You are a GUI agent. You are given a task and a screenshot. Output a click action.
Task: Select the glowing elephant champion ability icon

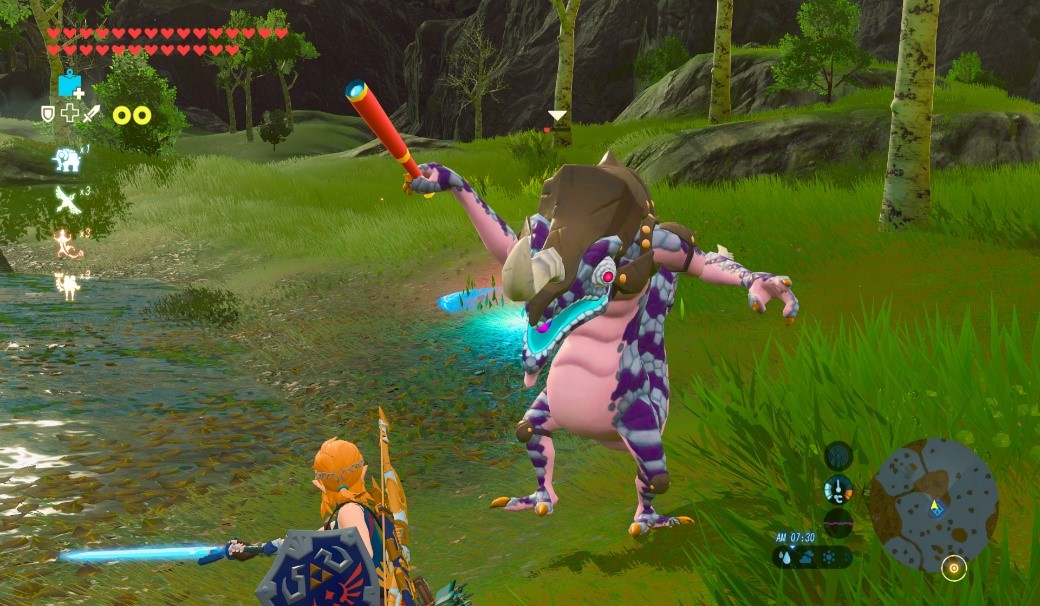point(68,160)
